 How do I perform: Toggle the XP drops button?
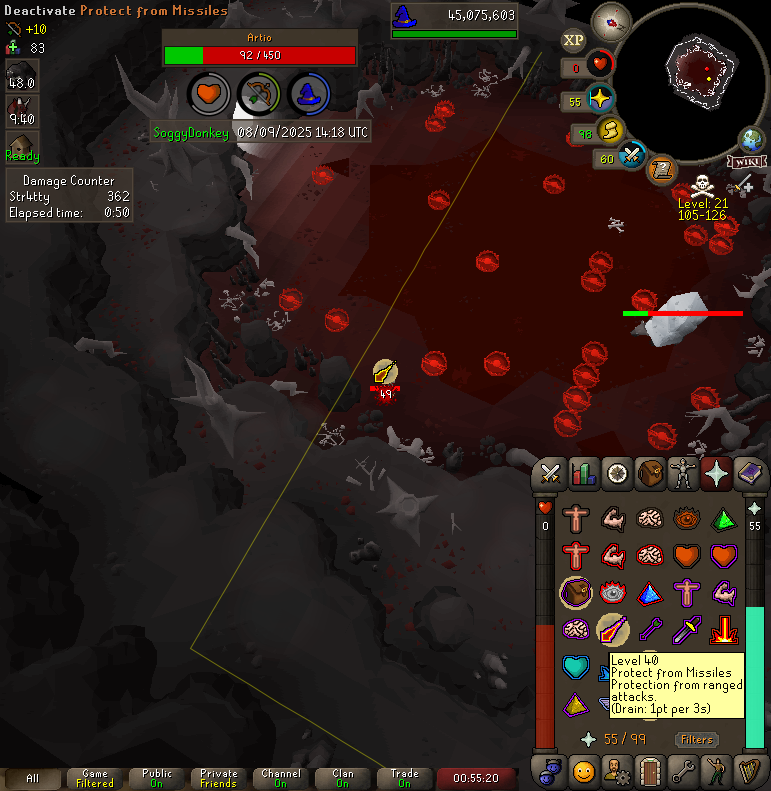(573, 40)
